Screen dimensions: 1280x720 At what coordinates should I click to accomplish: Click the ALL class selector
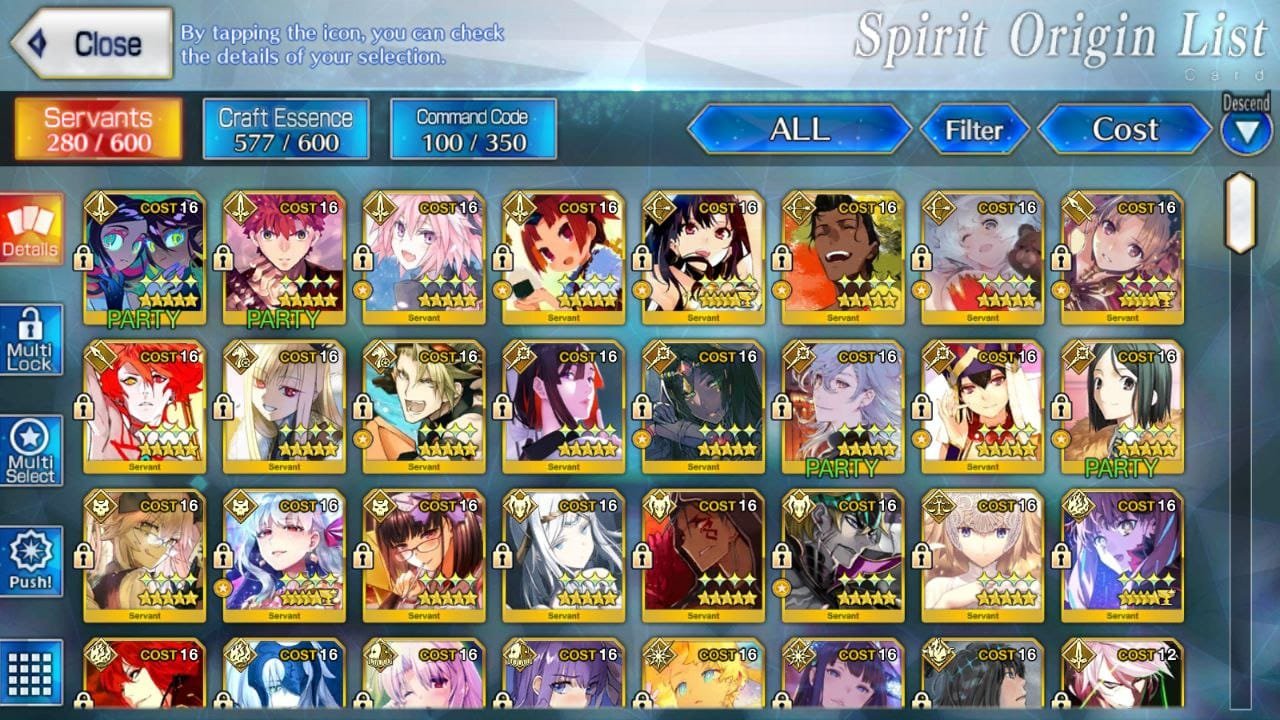point(799,130)
